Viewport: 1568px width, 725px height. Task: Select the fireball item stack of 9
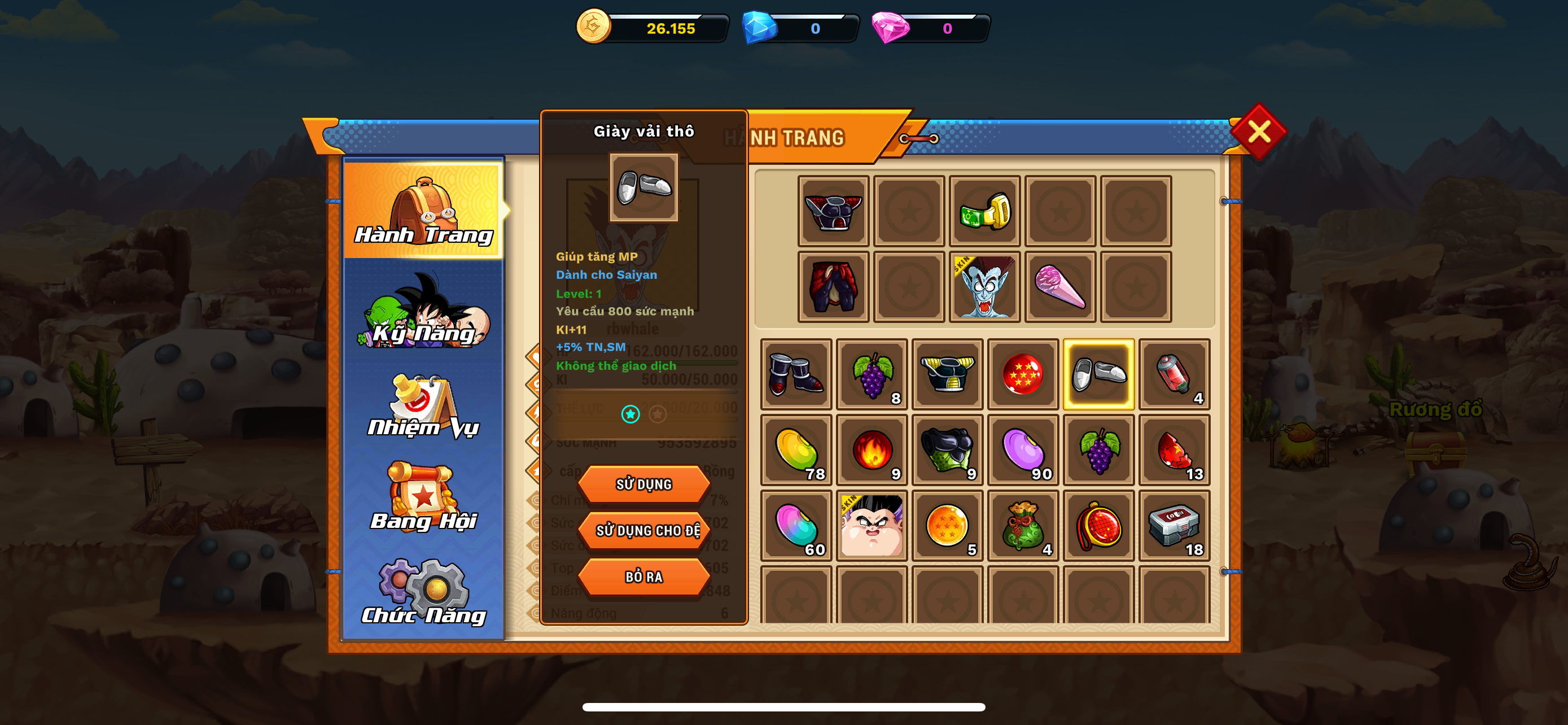click(871, 451)
